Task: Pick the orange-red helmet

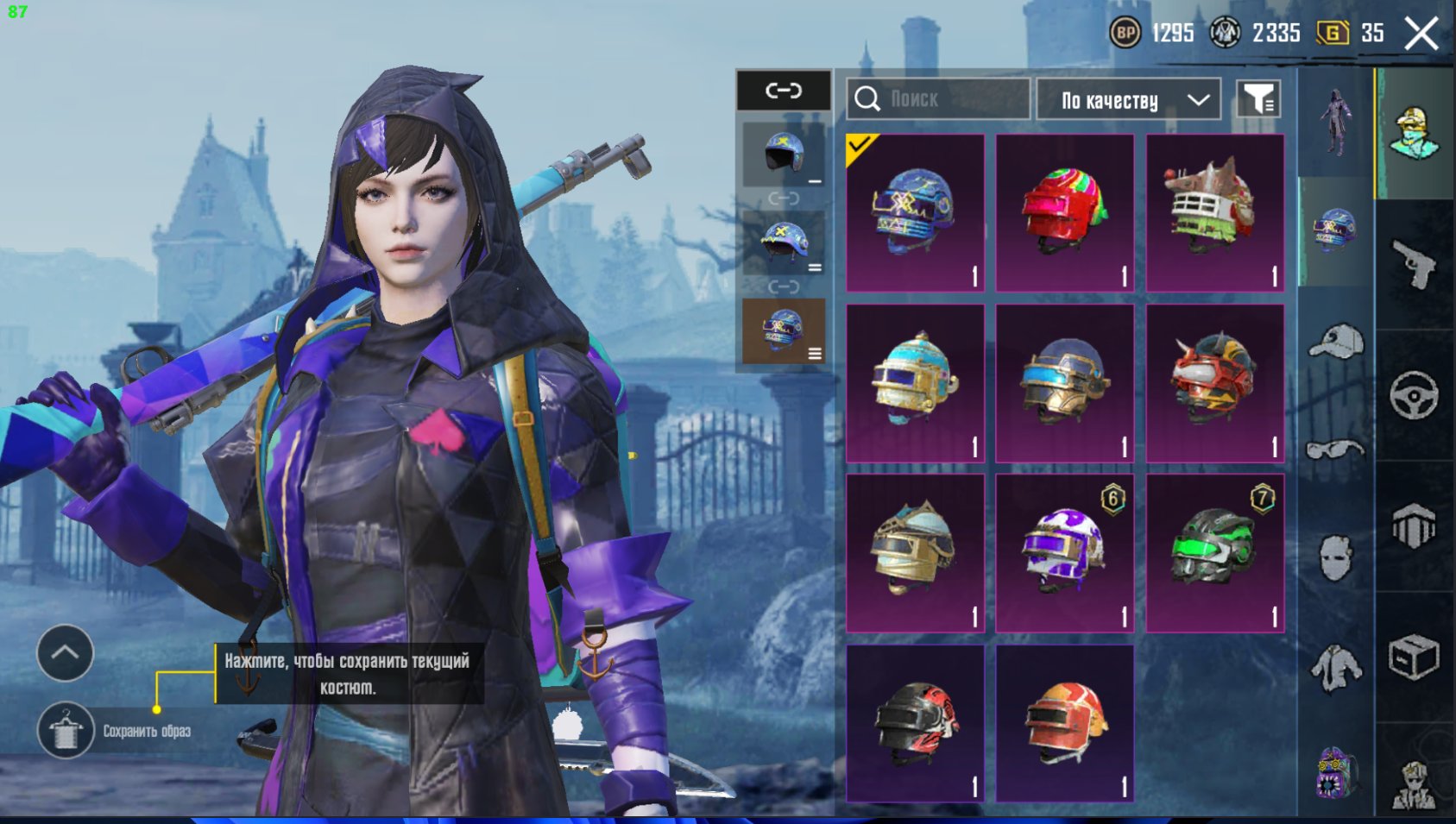Action: [x=1064, y=723]
